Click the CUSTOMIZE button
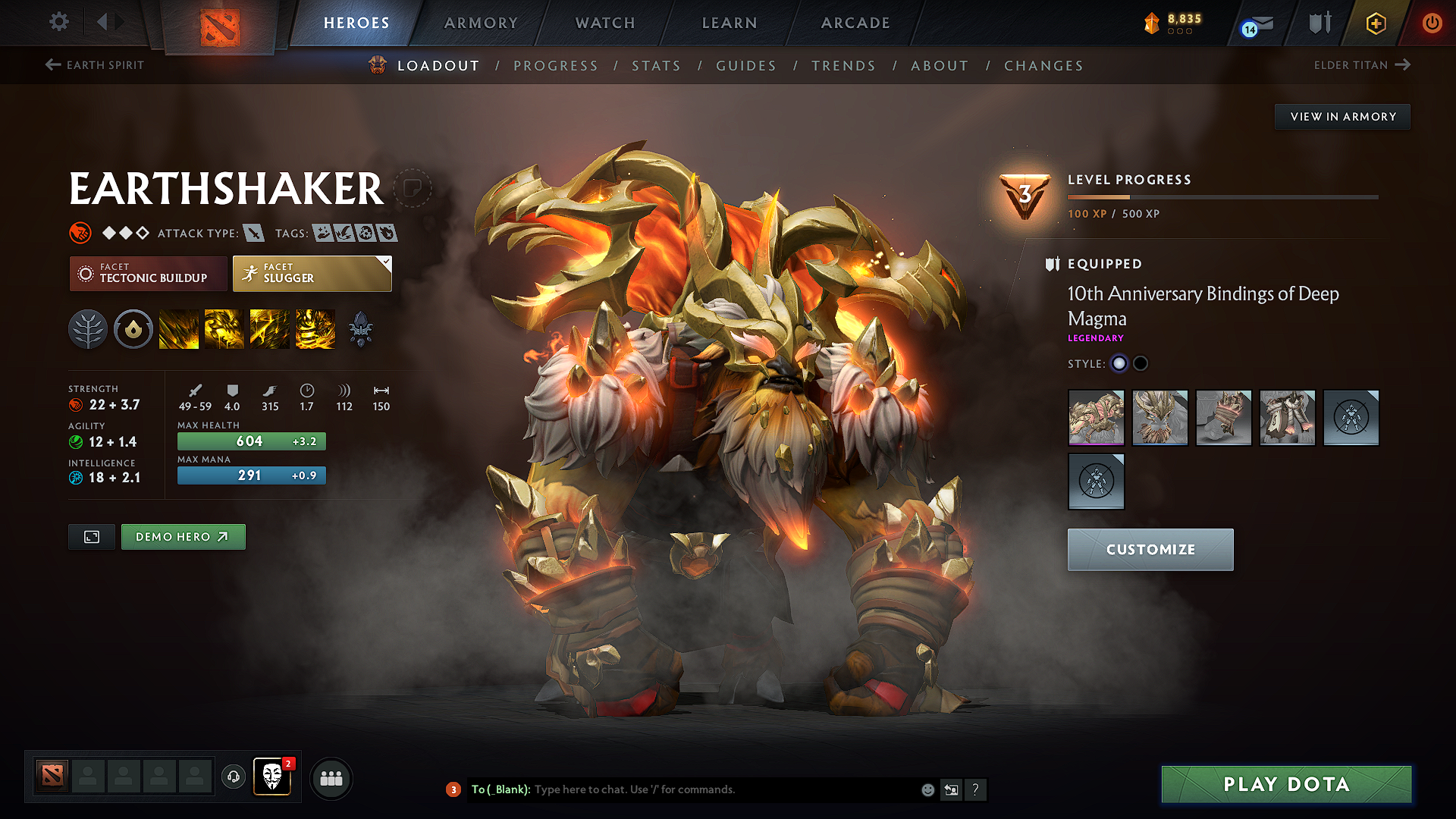This screenshot has height=819, width=1456. pos(1150,549)
